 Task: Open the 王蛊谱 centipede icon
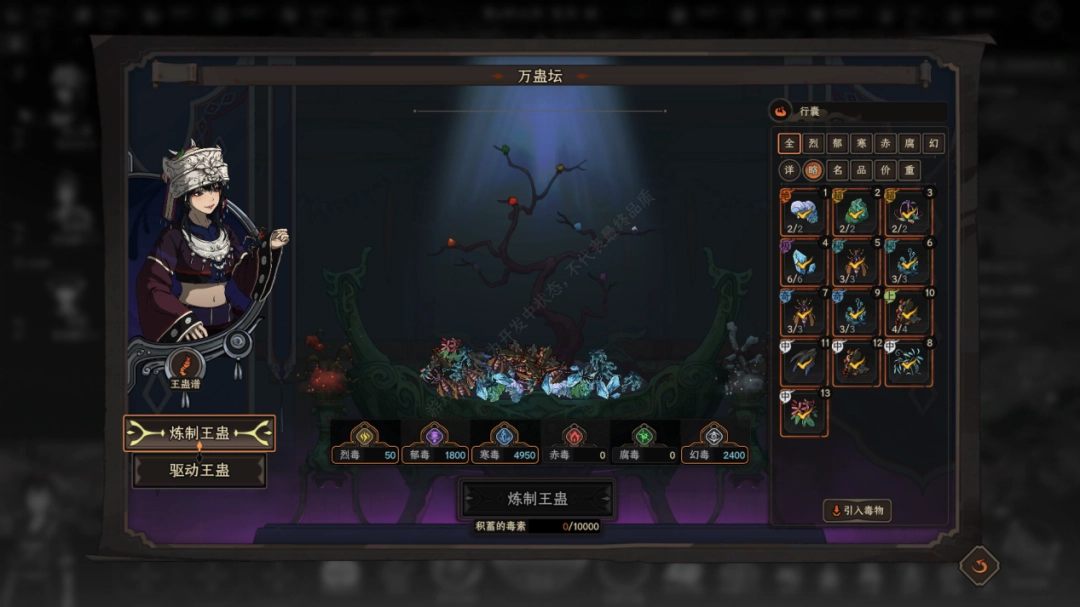tap(185, 366)
